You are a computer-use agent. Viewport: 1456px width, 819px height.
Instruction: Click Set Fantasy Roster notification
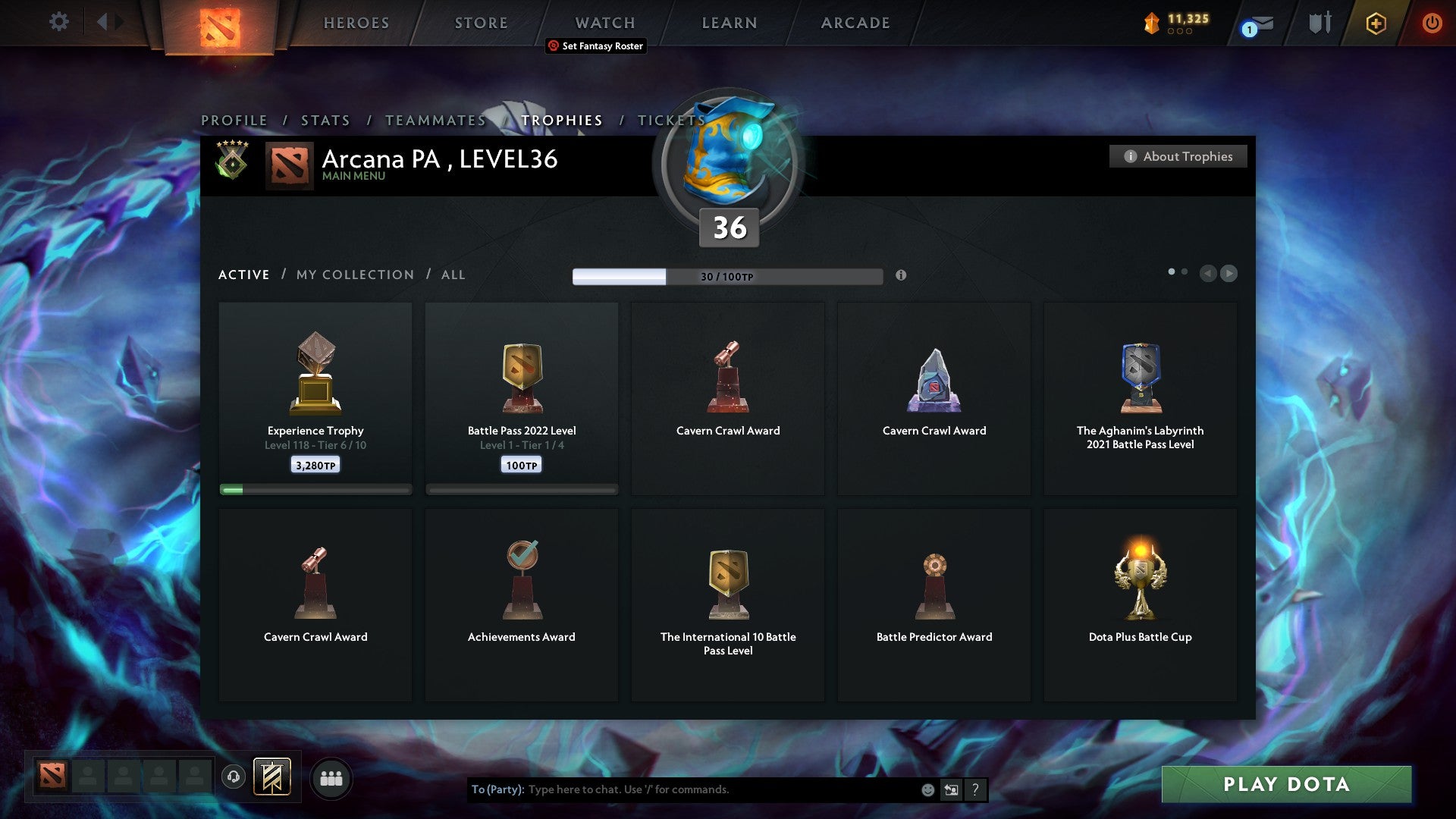(x=595, y=46)
